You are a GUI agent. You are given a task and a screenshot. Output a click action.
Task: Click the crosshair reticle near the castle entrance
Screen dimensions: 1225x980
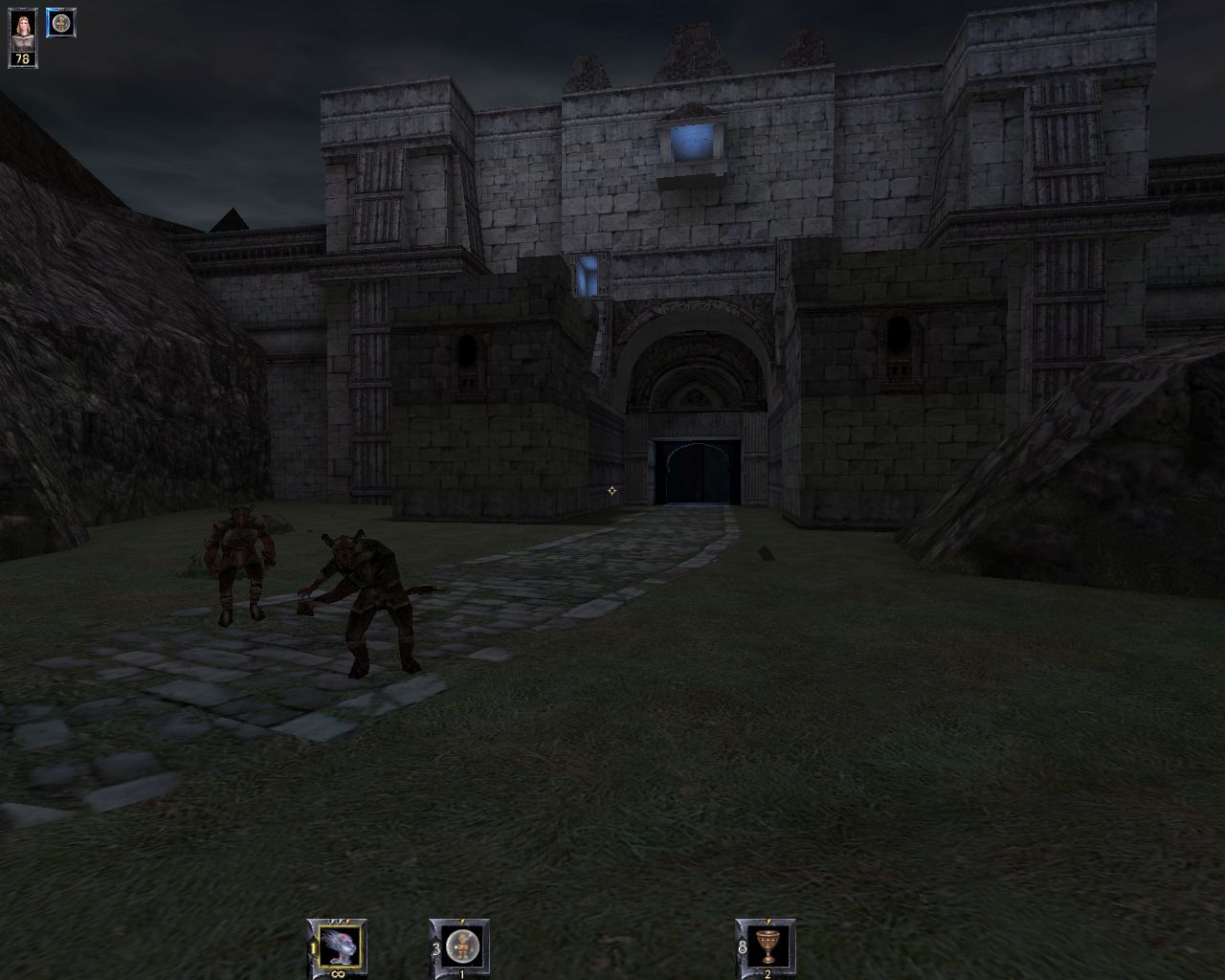(x=612, y=491)
